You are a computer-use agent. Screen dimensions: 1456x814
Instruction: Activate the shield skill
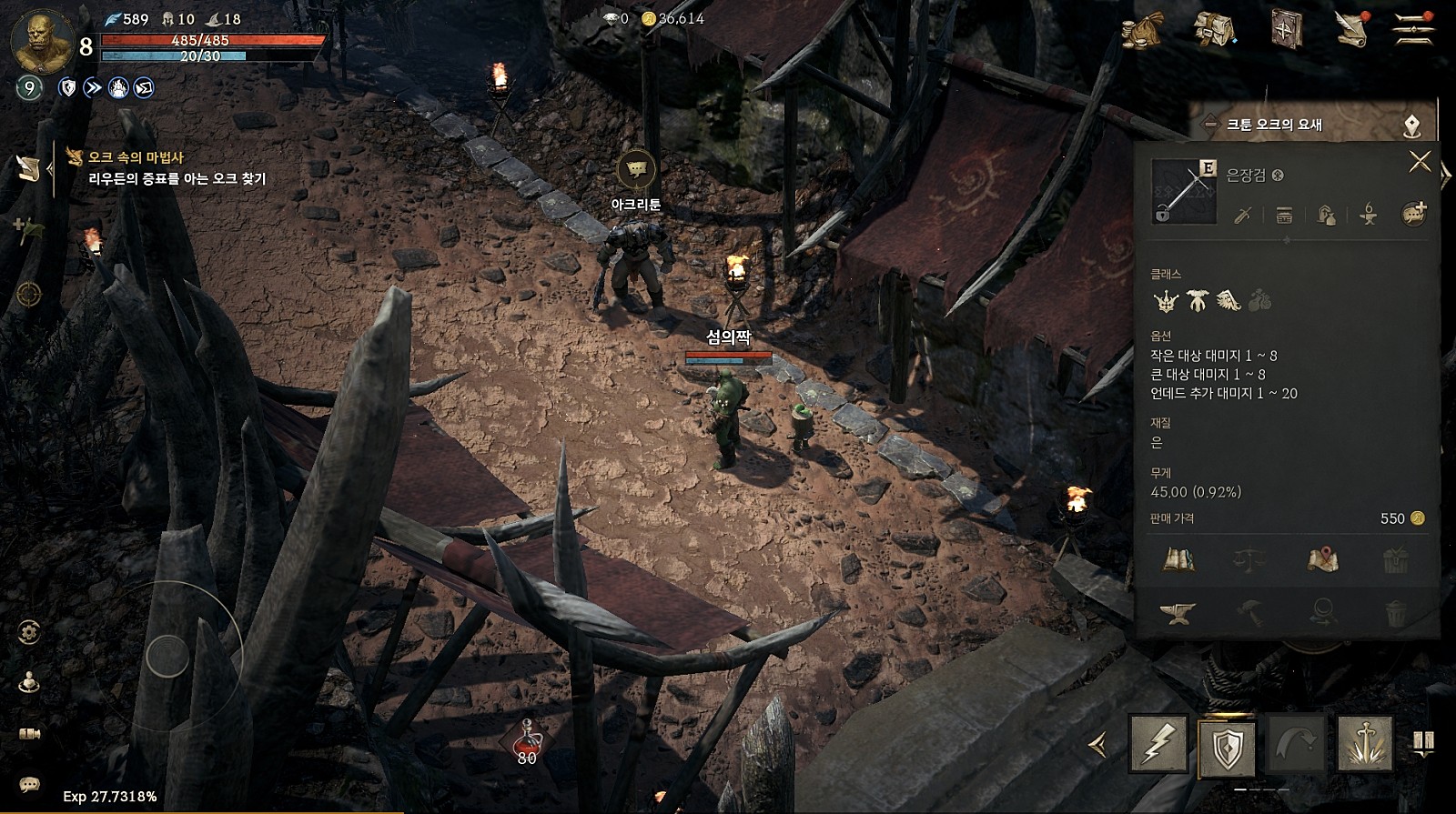click(x=1228, y=748)
